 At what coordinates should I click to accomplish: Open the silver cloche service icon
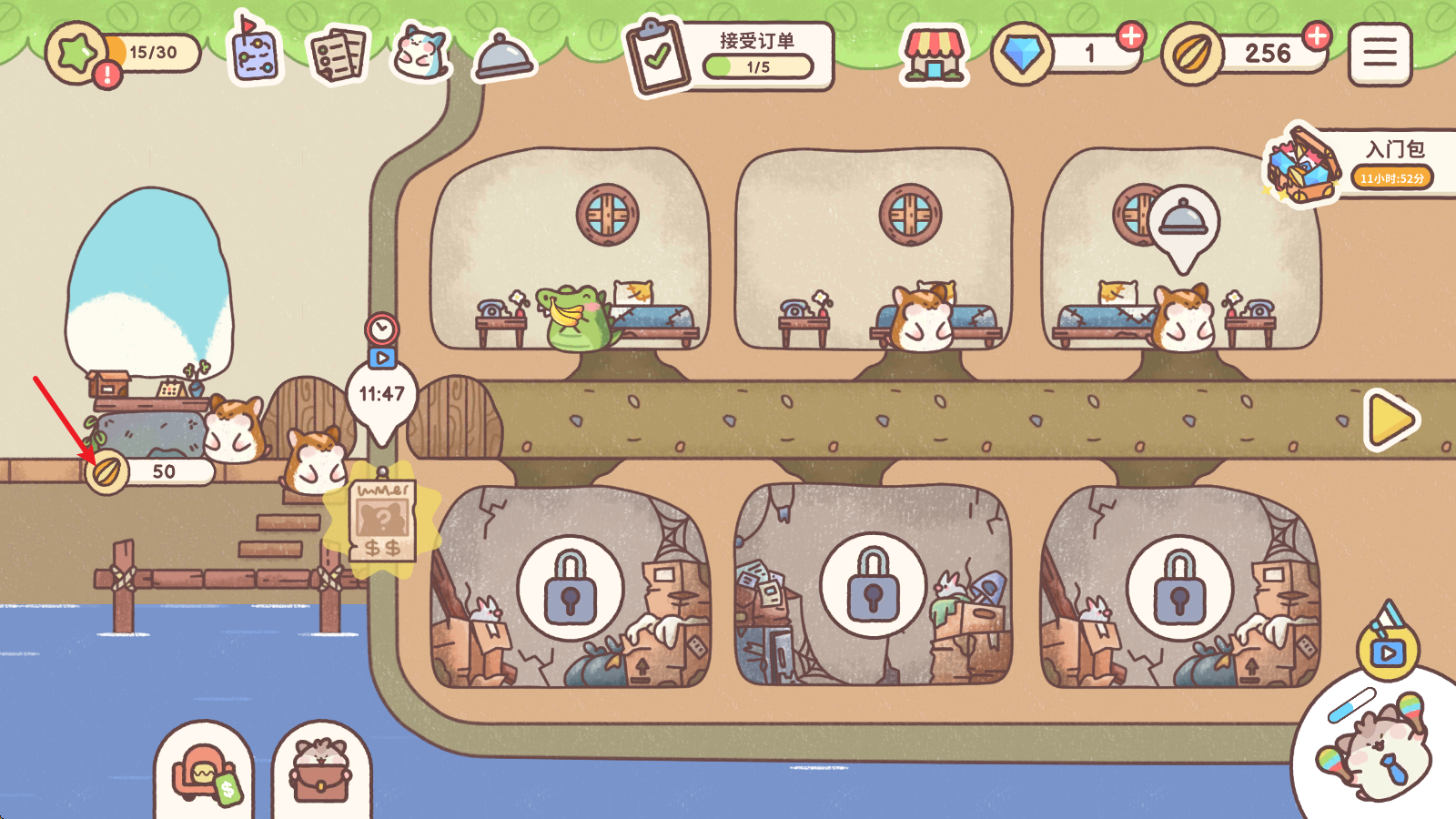click(x=503, y=56)
